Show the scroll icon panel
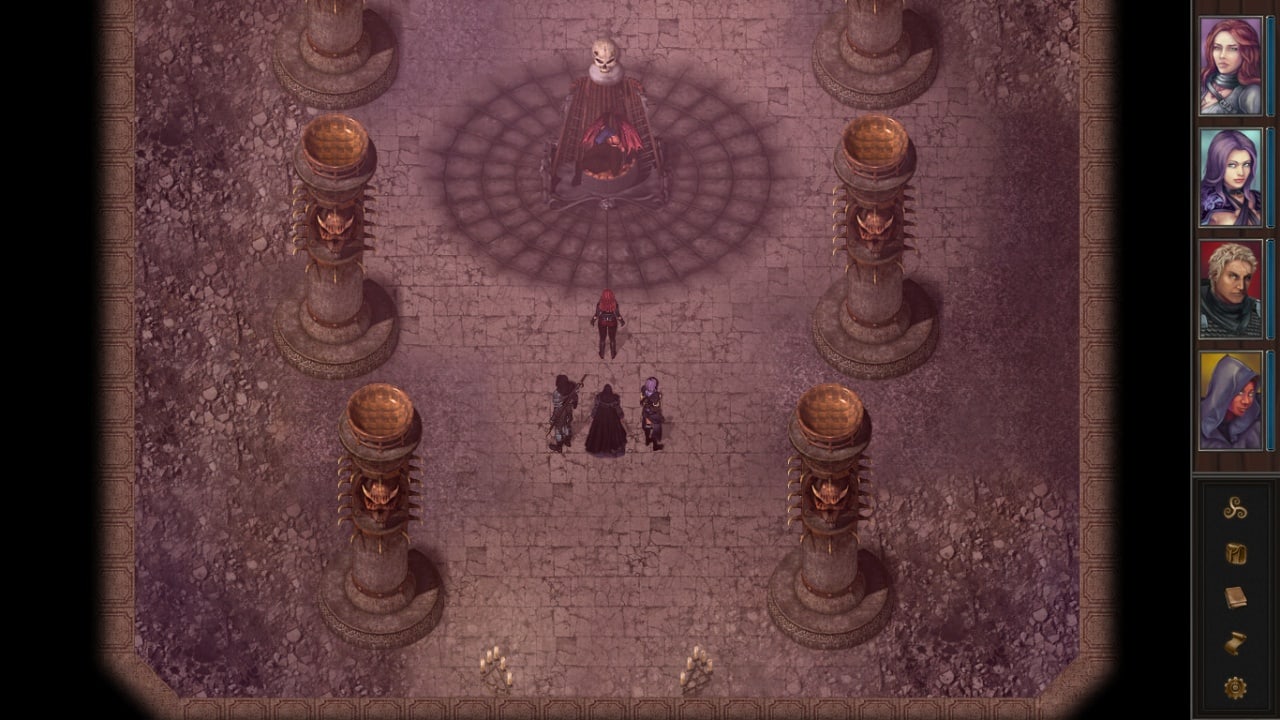The width and height of the screenshot is (1280, 720). point(1235,643)
